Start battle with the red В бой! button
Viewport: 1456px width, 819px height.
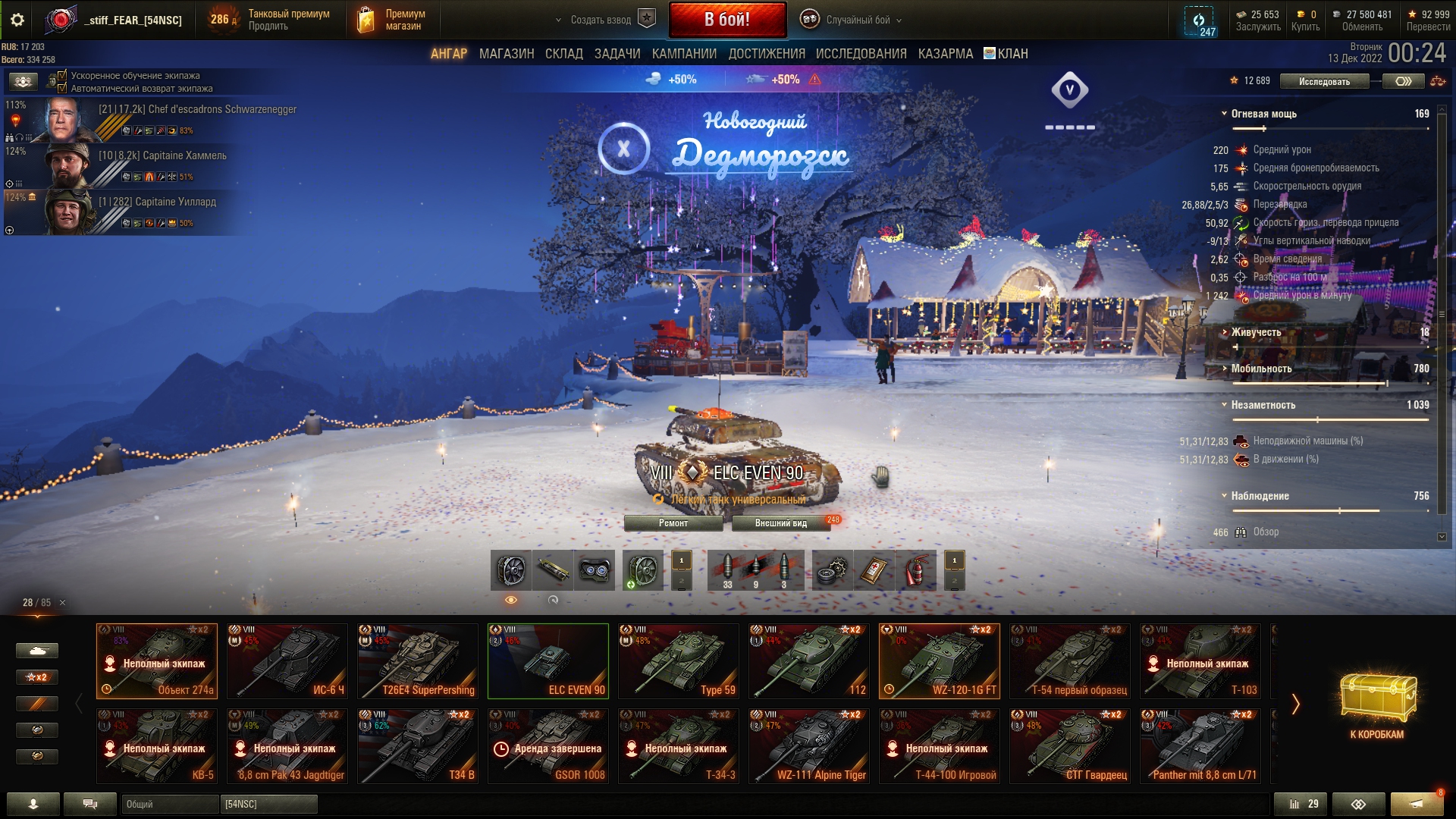(x=726, y=20)
